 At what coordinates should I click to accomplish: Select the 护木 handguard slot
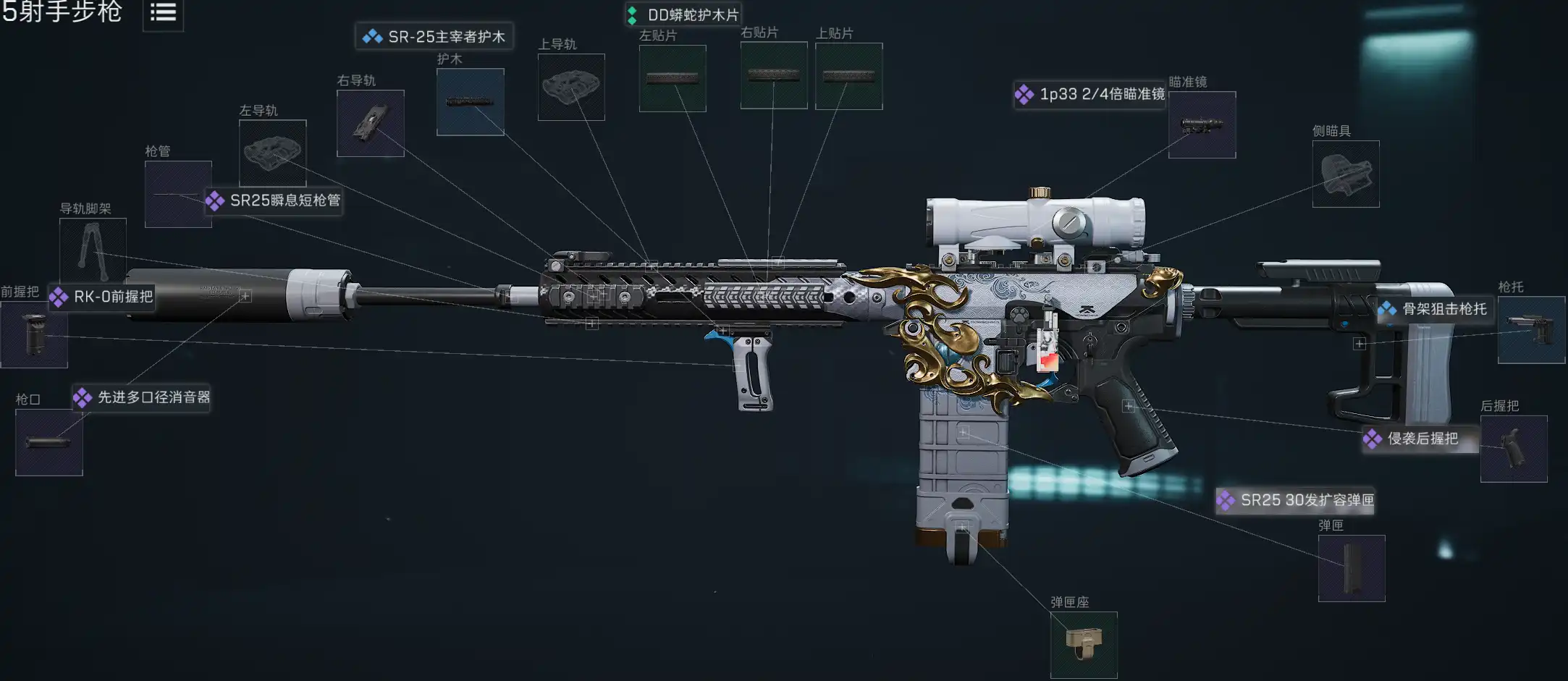tap(470, 102)
